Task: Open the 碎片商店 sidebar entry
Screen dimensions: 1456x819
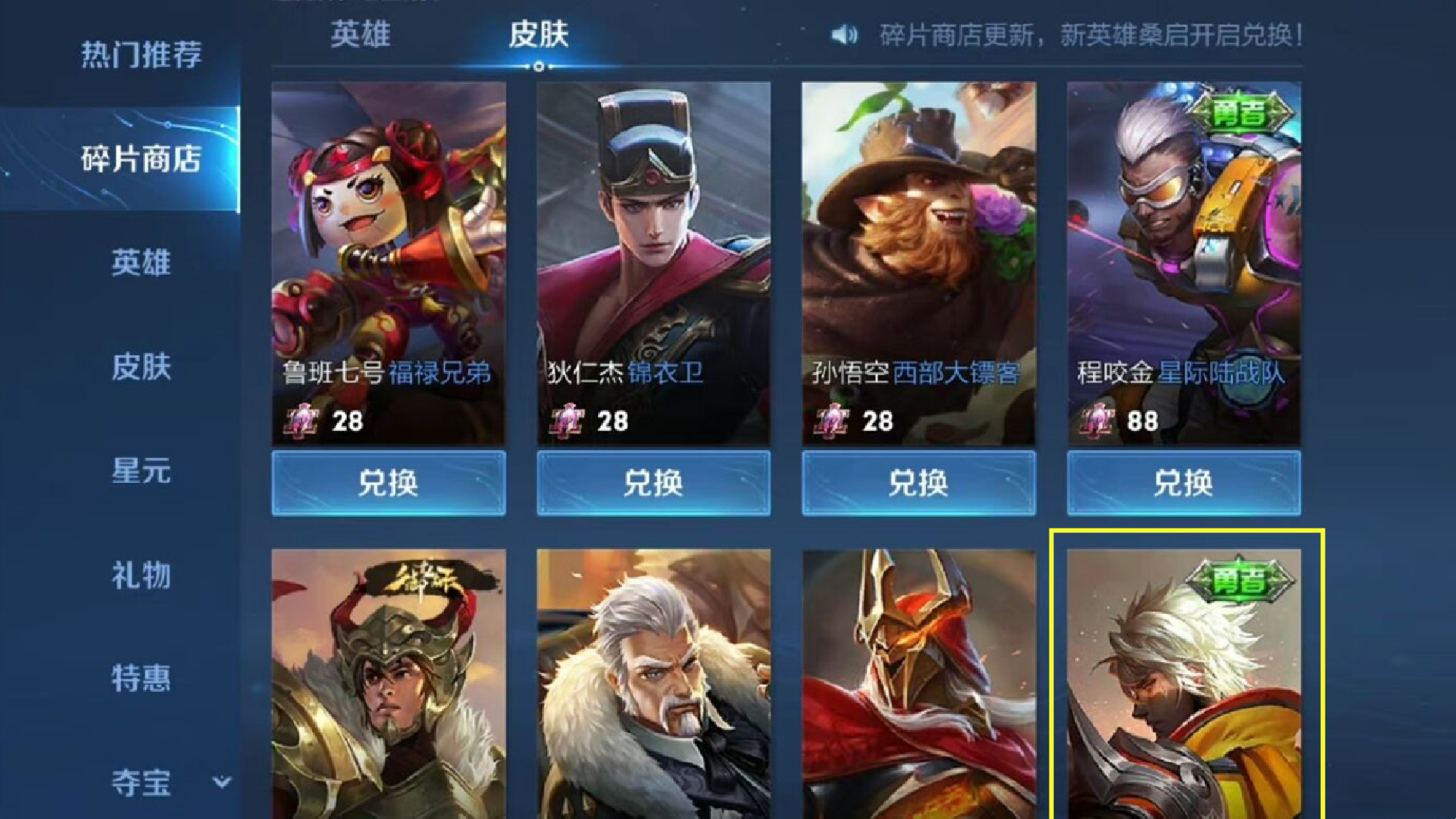Action: 141,160
